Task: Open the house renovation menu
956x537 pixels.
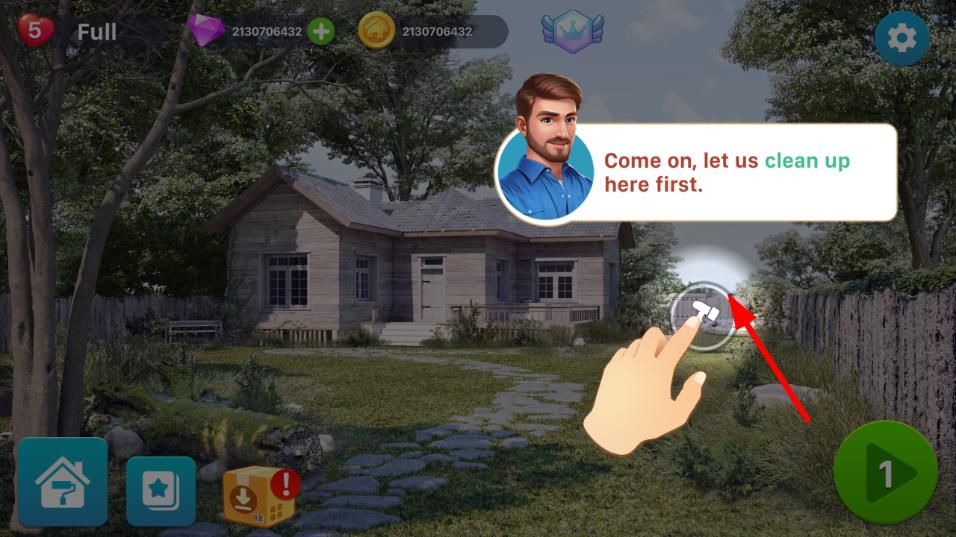Action: point(62,483)
